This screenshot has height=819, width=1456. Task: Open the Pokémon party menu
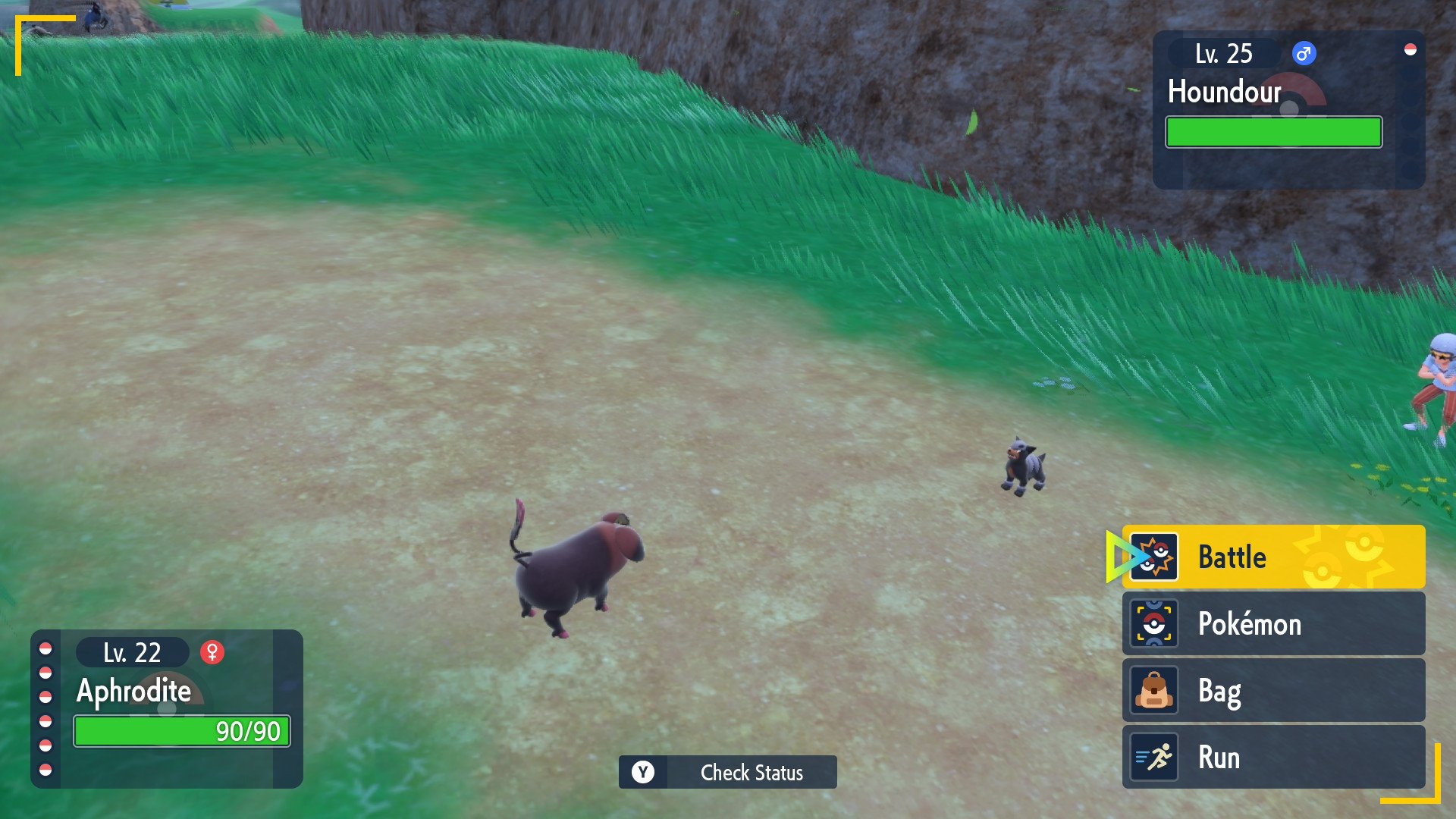[1272, 624]
